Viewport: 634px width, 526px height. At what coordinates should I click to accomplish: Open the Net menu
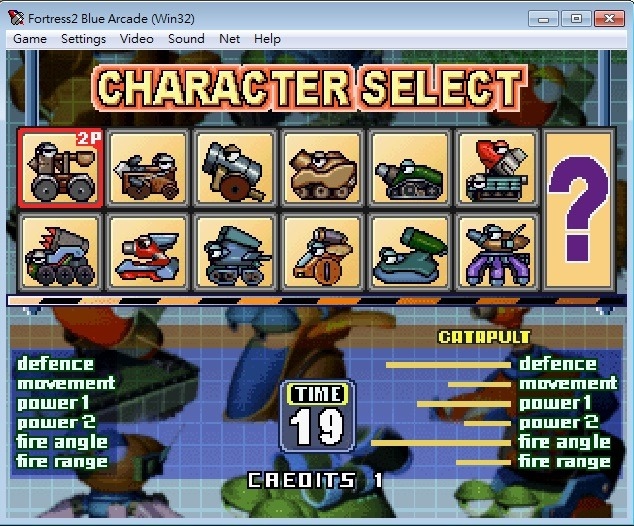[229, 39]
